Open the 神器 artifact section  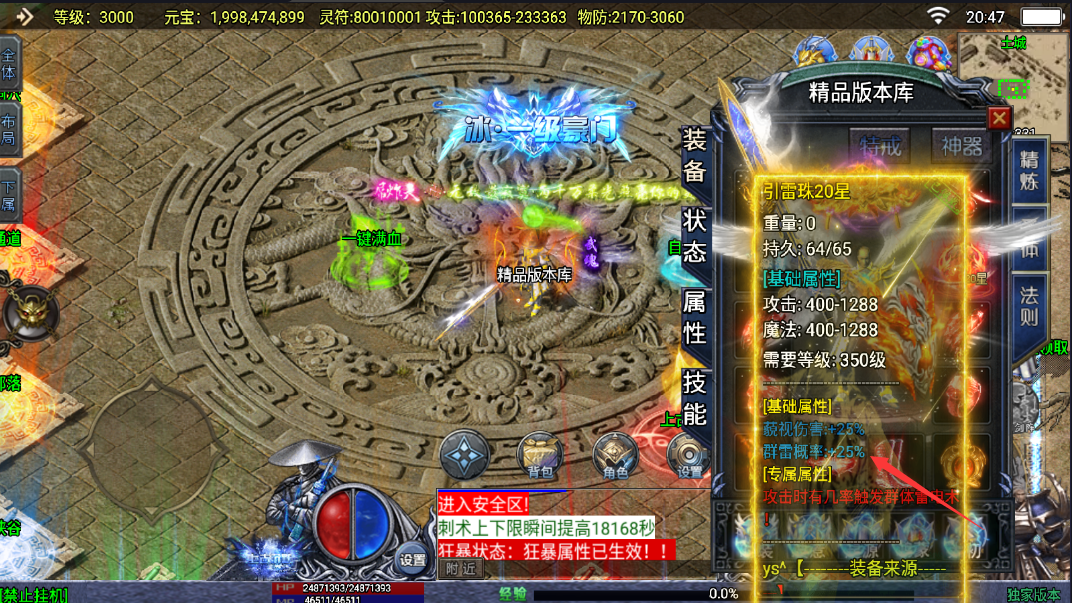click(961, 146)
